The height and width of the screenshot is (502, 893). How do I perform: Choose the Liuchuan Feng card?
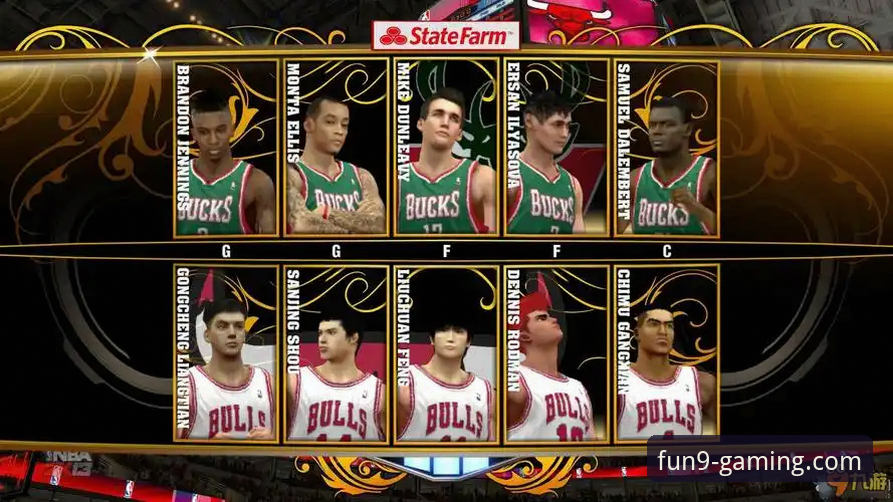click(x=446, y=353)
